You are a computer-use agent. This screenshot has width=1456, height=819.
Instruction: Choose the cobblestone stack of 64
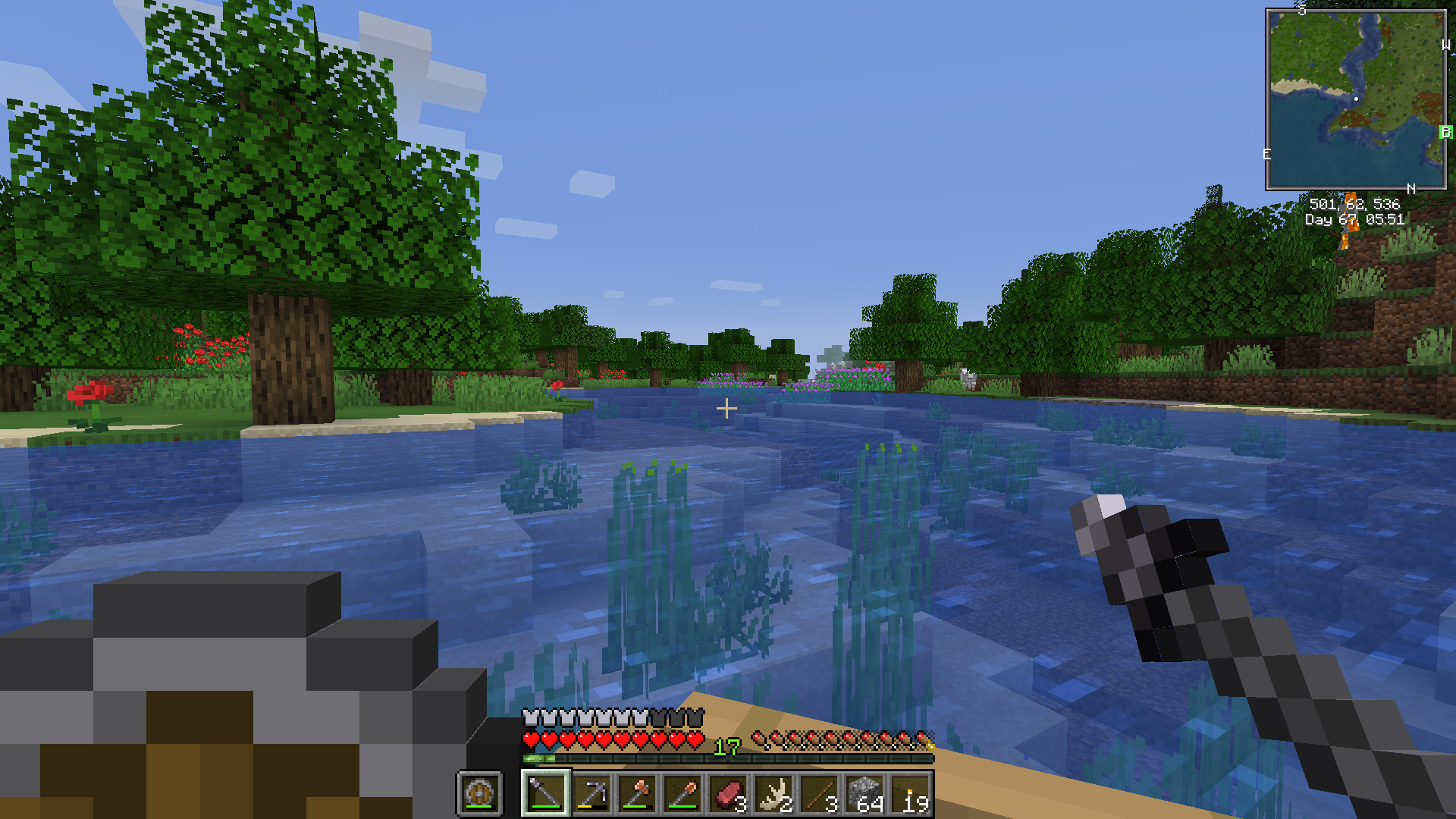click(x=866, y=793)
